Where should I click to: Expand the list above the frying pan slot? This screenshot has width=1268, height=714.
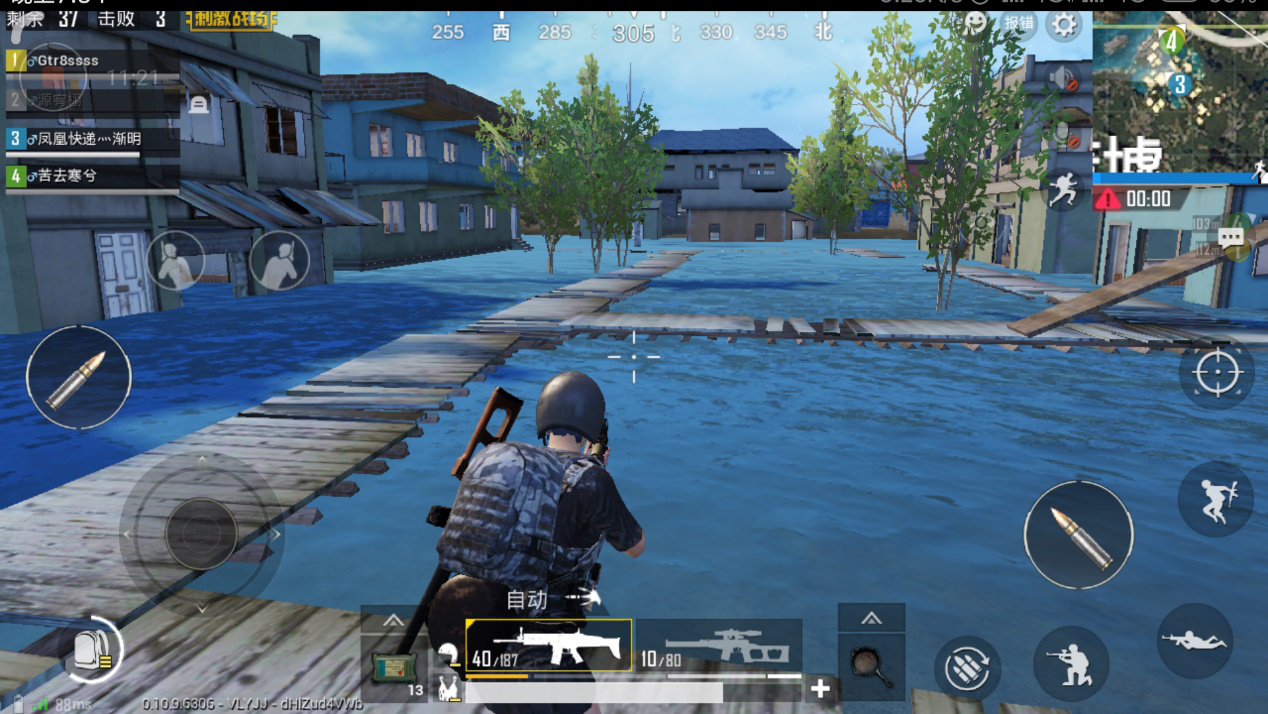871,618
